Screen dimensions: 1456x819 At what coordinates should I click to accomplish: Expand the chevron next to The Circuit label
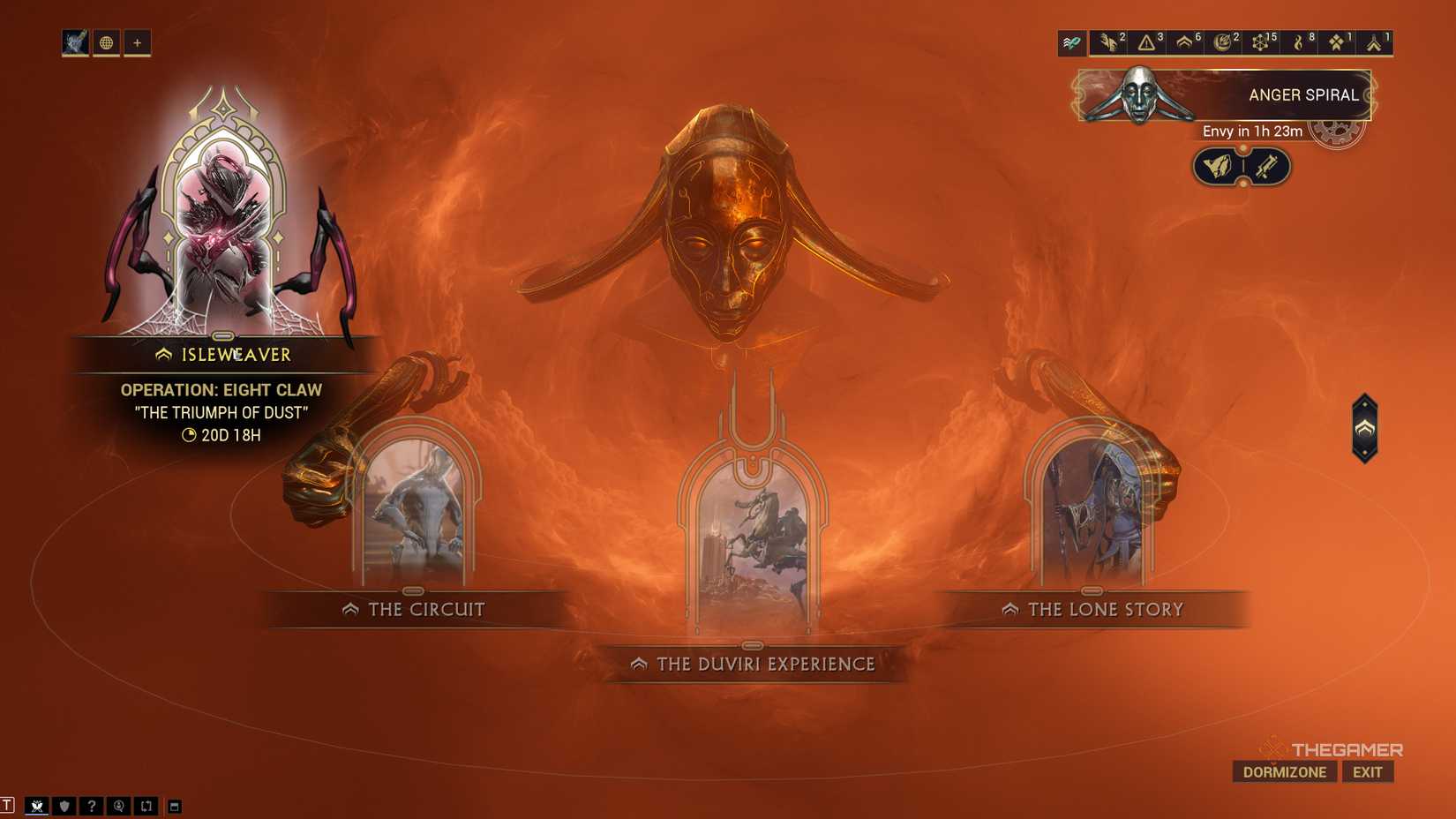point(350,608)
